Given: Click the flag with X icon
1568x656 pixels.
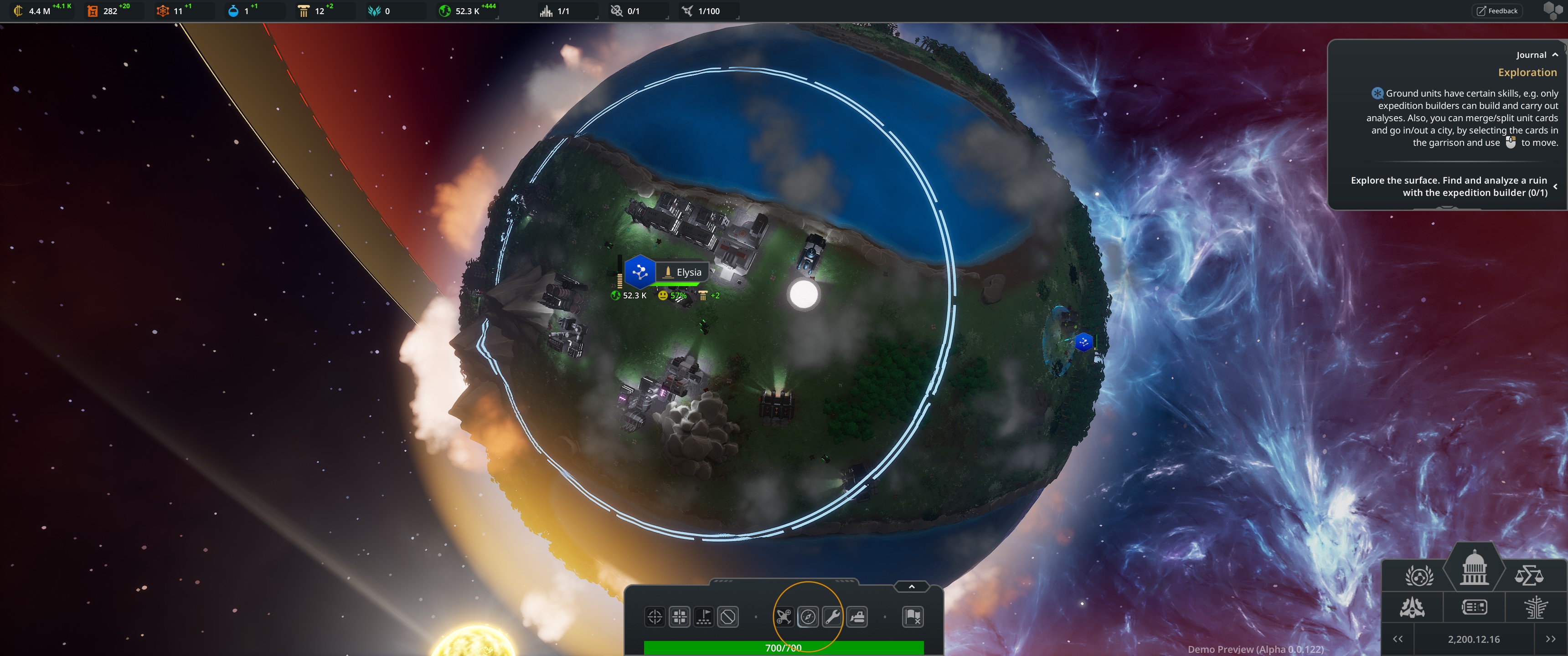Looking at the screenshot, I should 913,617.
